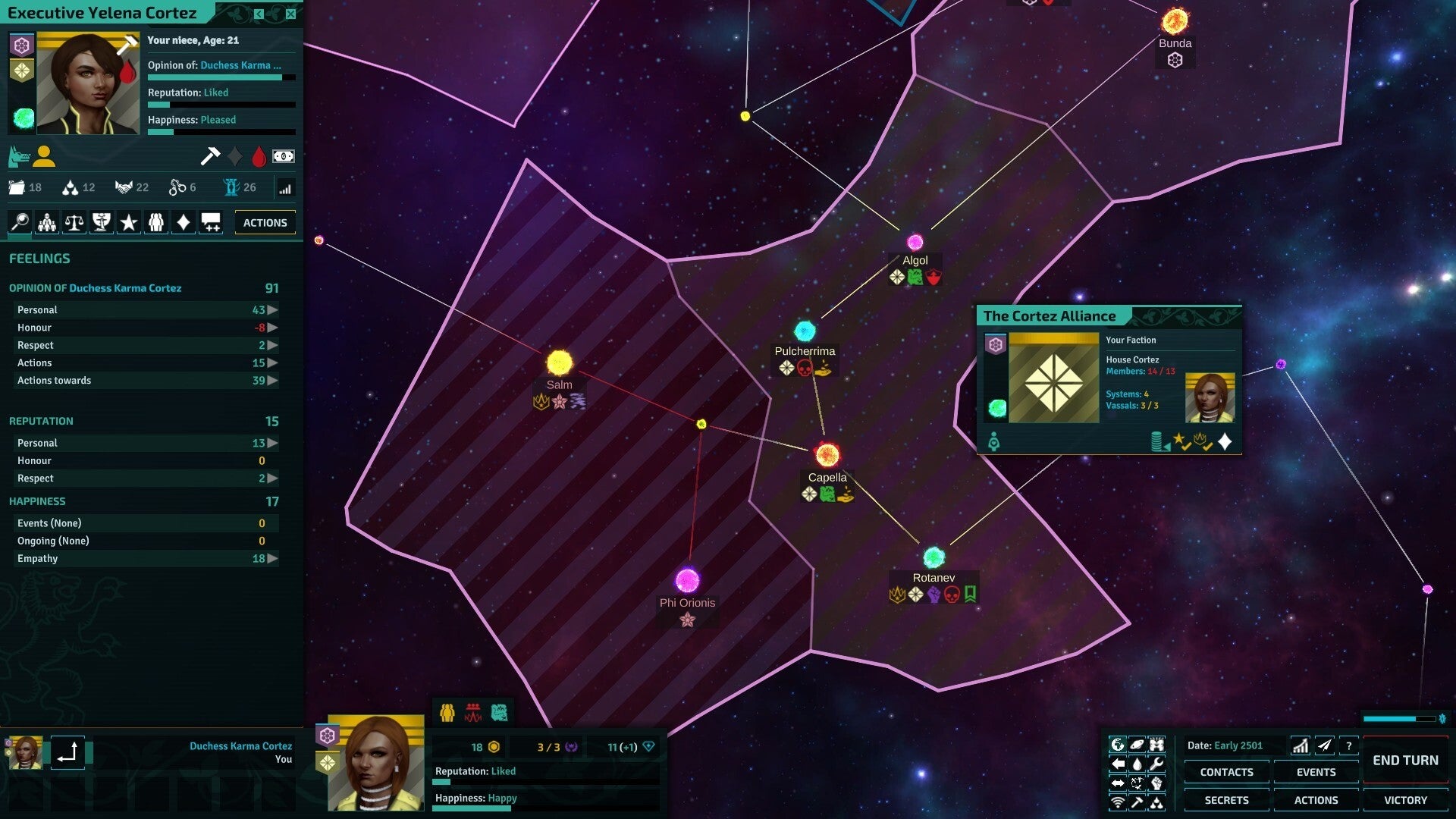The height and width of the screenshot is (819, 1456).
Task: Open the CONTACTS menu
Action: click(x=1226, y=772)
